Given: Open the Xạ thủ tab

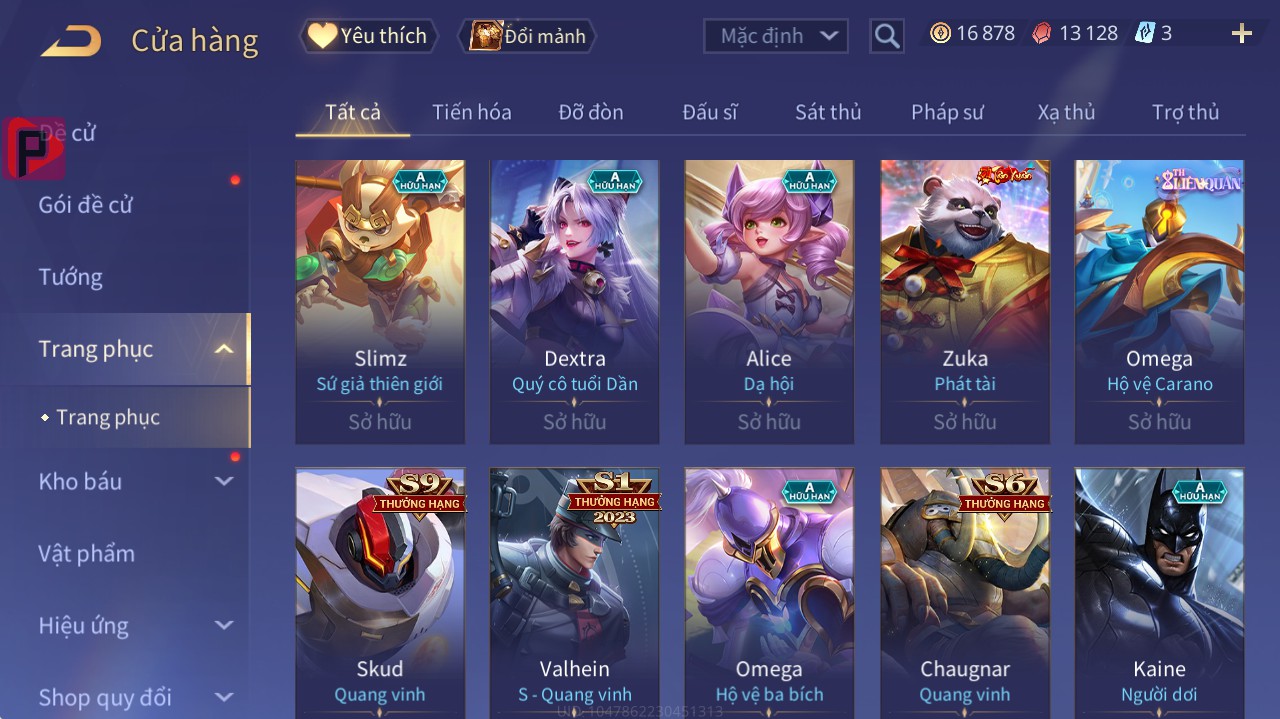Looking at the screenshot, I should [x=1066, y=112].
